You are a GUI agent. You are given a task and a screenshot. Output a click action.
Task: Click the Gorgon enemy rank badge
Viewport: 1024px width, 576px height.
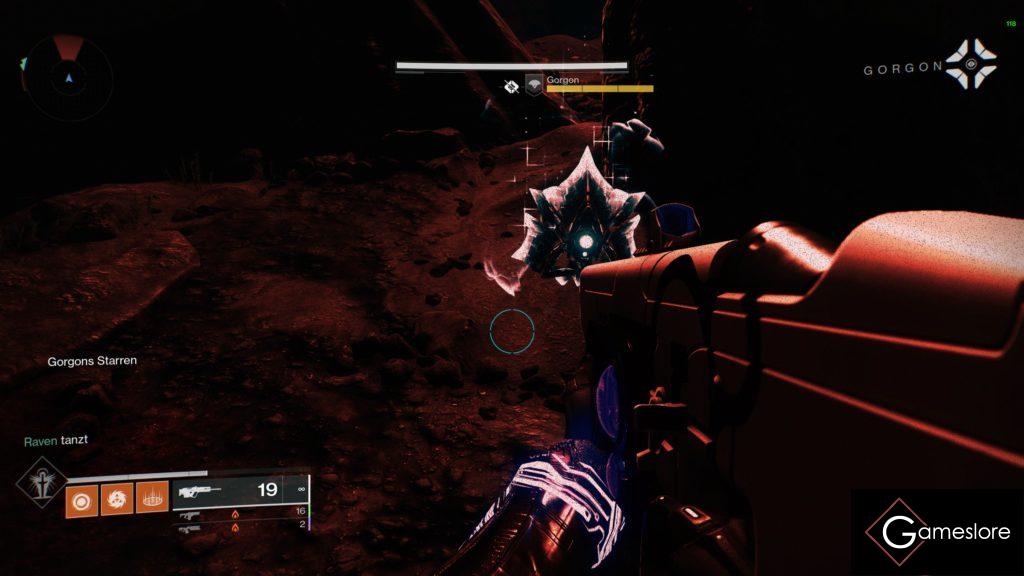coord(534,87)
